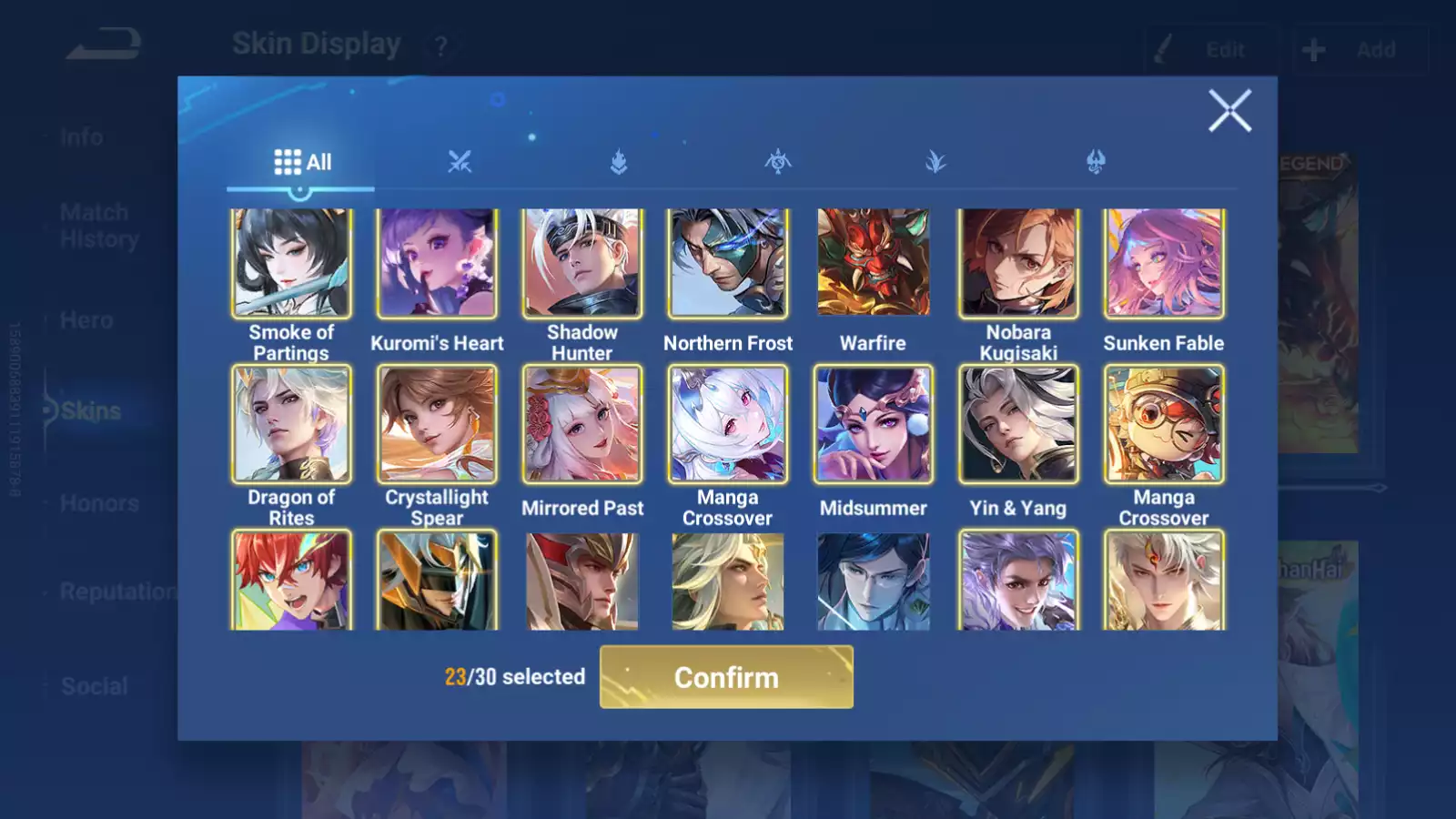Choose the Kuromi's Heart skin
The width and height of the screenshot is (1456, 819).
437,263
